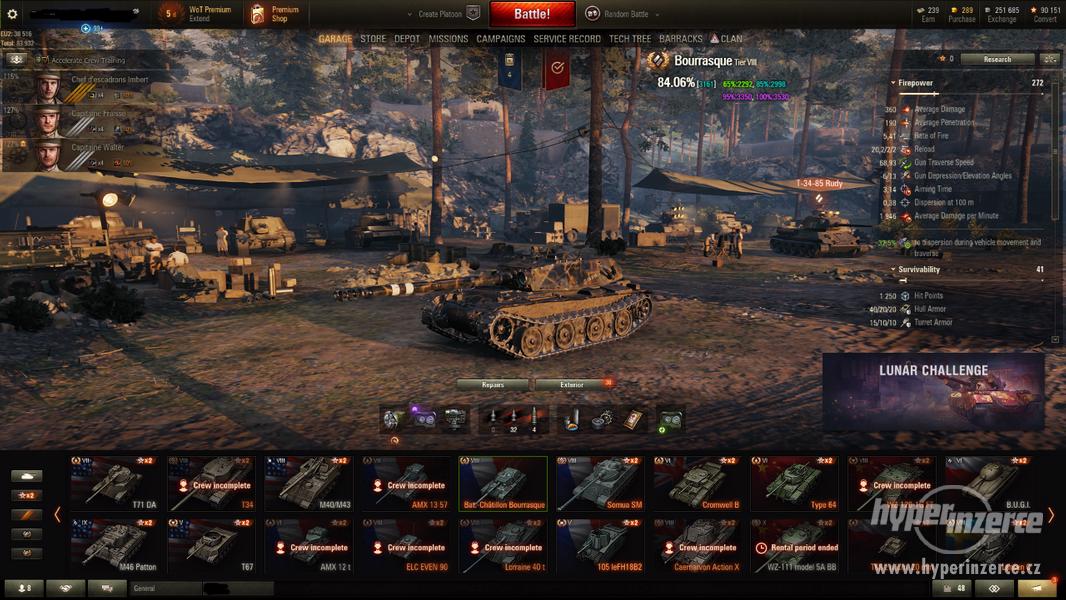
Task: Open the Repairs panel
Action: (493, 384)
